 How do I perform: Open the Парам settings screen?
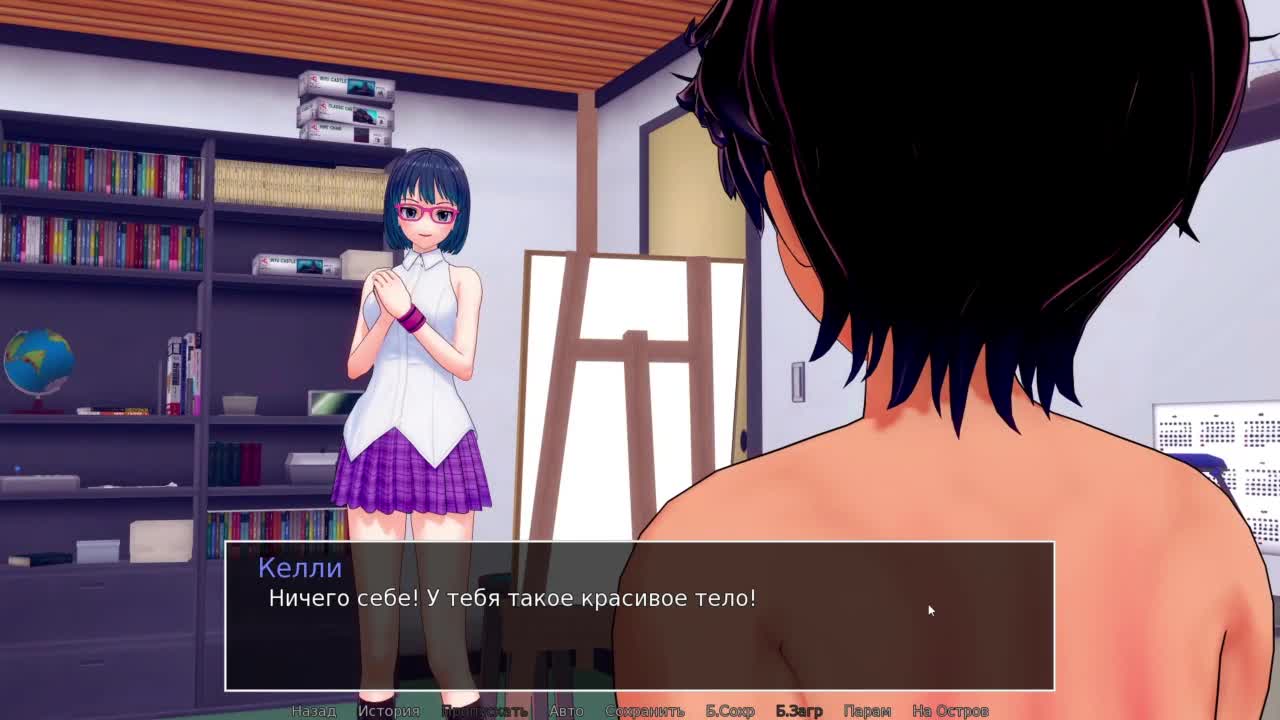[867, 710]
